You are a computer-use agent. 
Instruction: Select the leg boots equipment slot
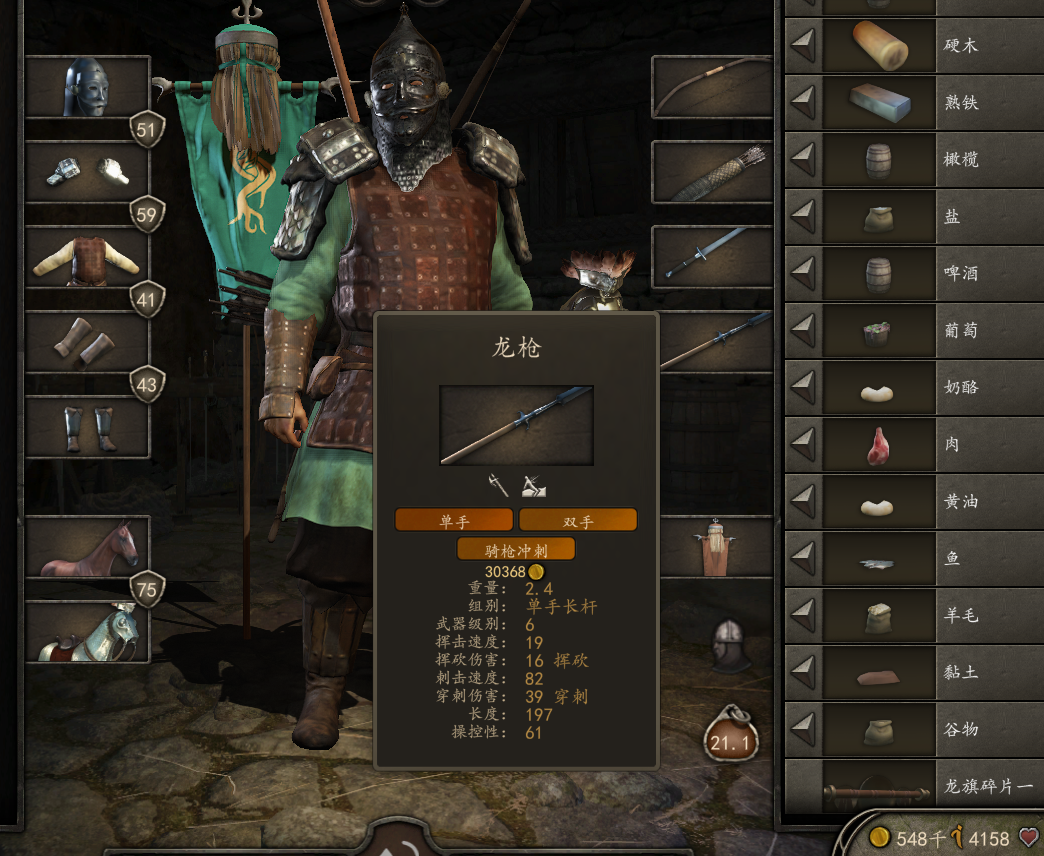pos(87,428)
